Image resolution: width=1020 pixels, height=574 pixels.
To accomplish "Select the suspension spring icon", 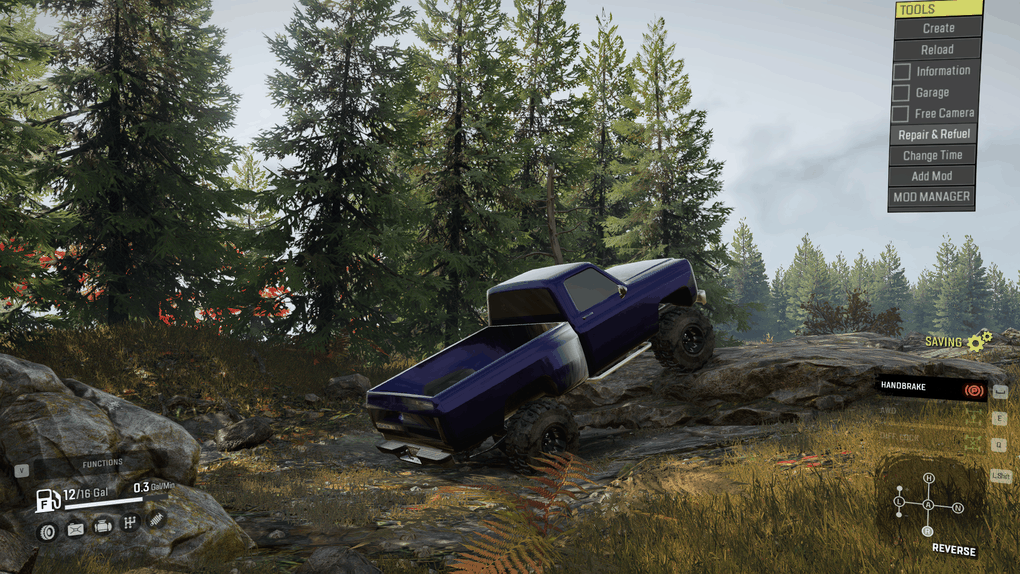I will coord(156,518).
